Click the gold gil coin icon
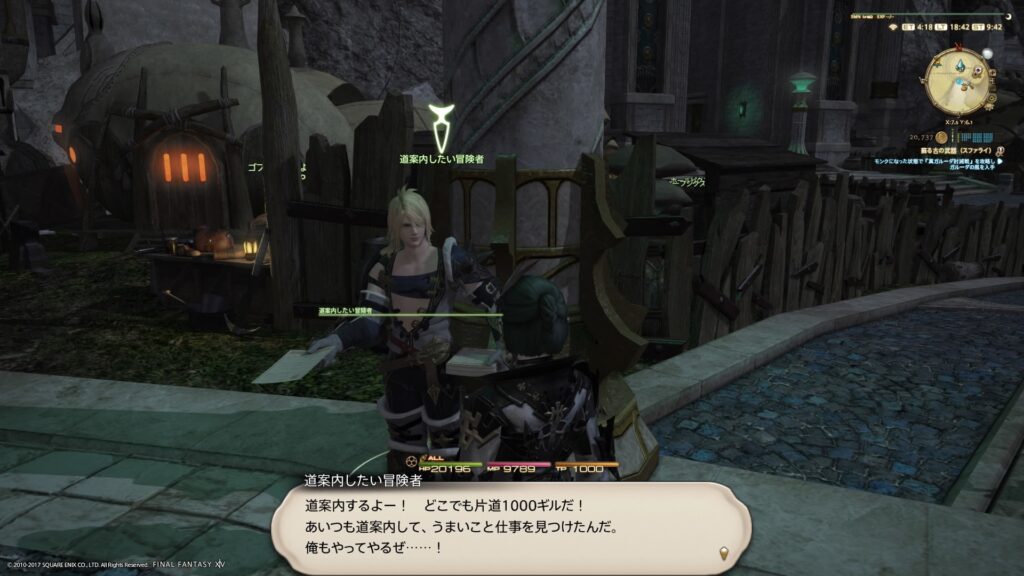 (x=939, y=137)
